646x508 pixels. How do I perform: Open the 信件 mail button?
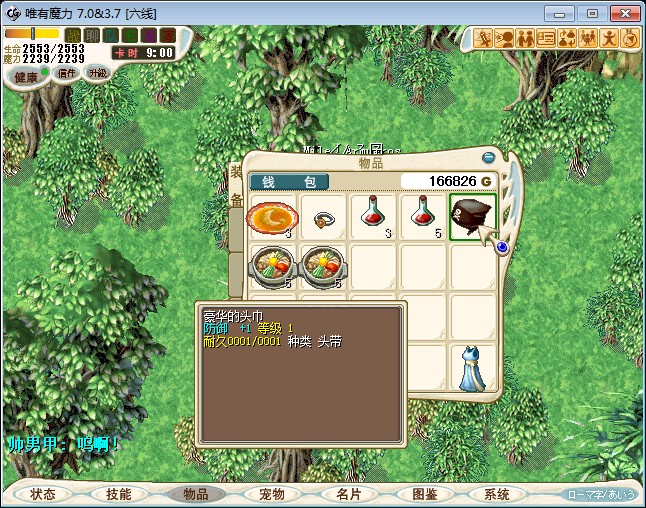pyautogui.click(x=67, y=73)
